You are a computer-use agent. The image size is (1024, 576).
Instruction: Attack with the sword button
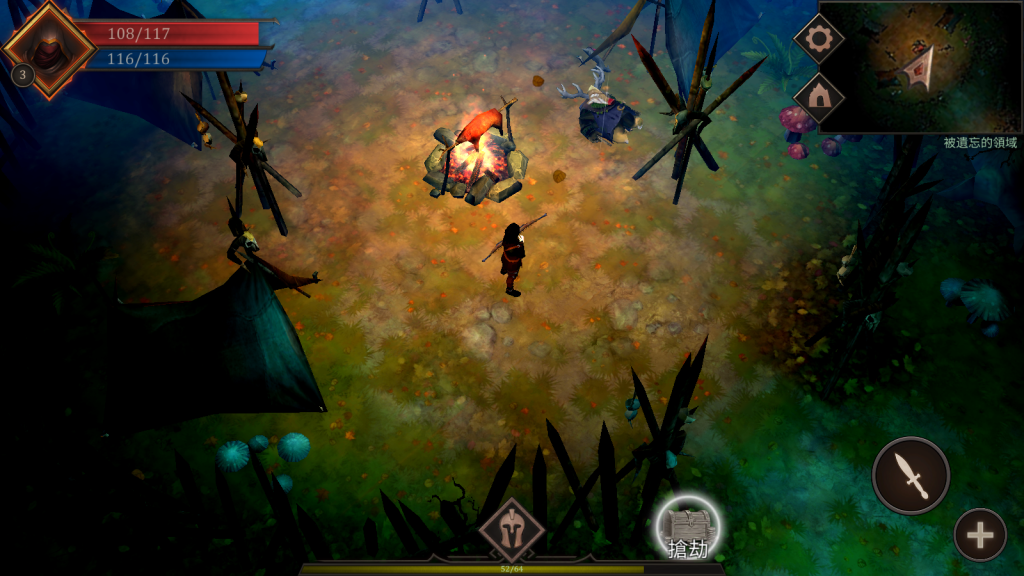coord(911,475)
